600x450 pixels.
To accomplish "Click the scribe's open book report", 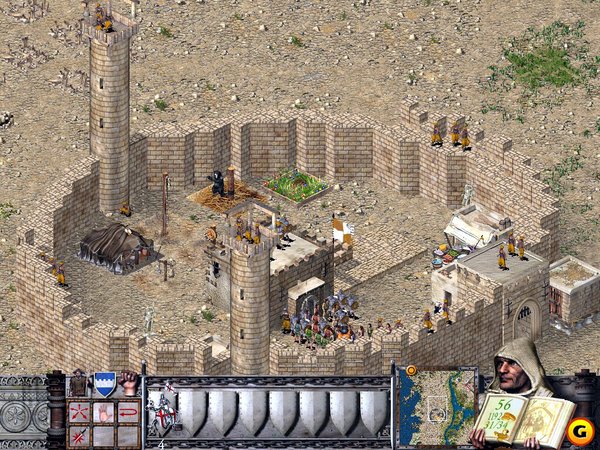I will (x=542, y=419).
